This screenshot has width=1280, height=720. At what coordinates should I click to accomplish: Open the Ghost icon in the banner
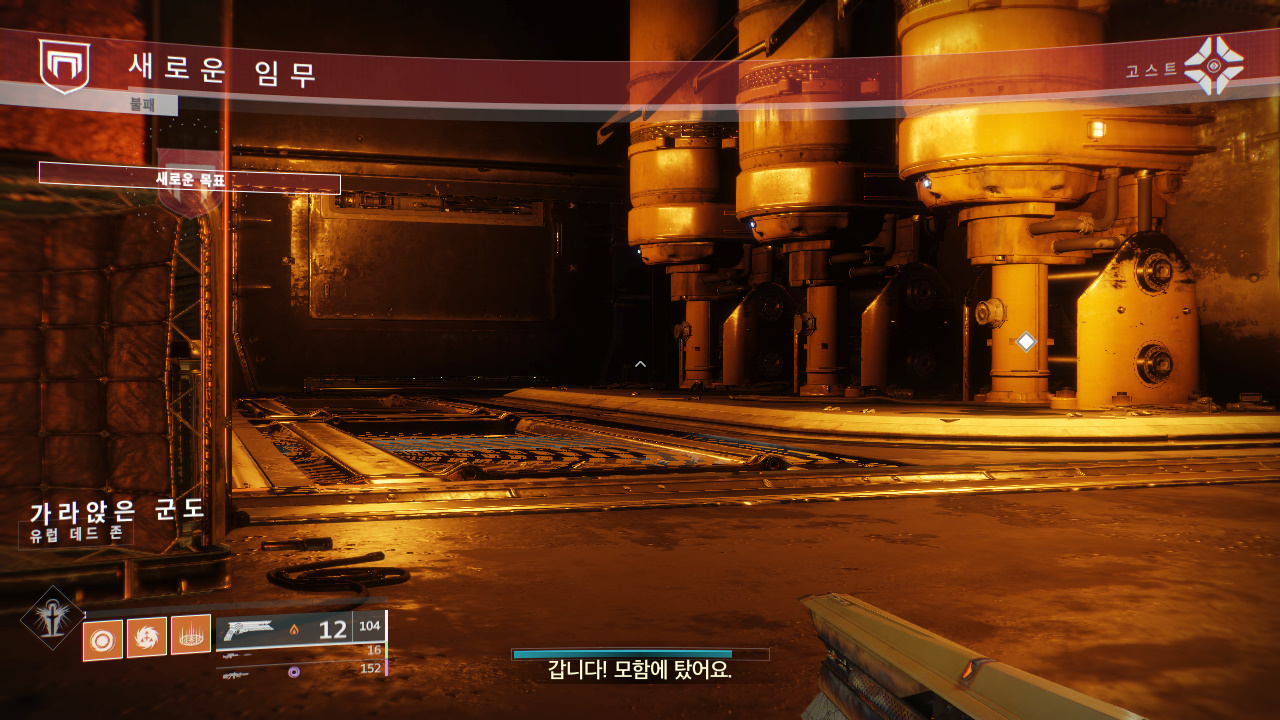[1213, 66]
